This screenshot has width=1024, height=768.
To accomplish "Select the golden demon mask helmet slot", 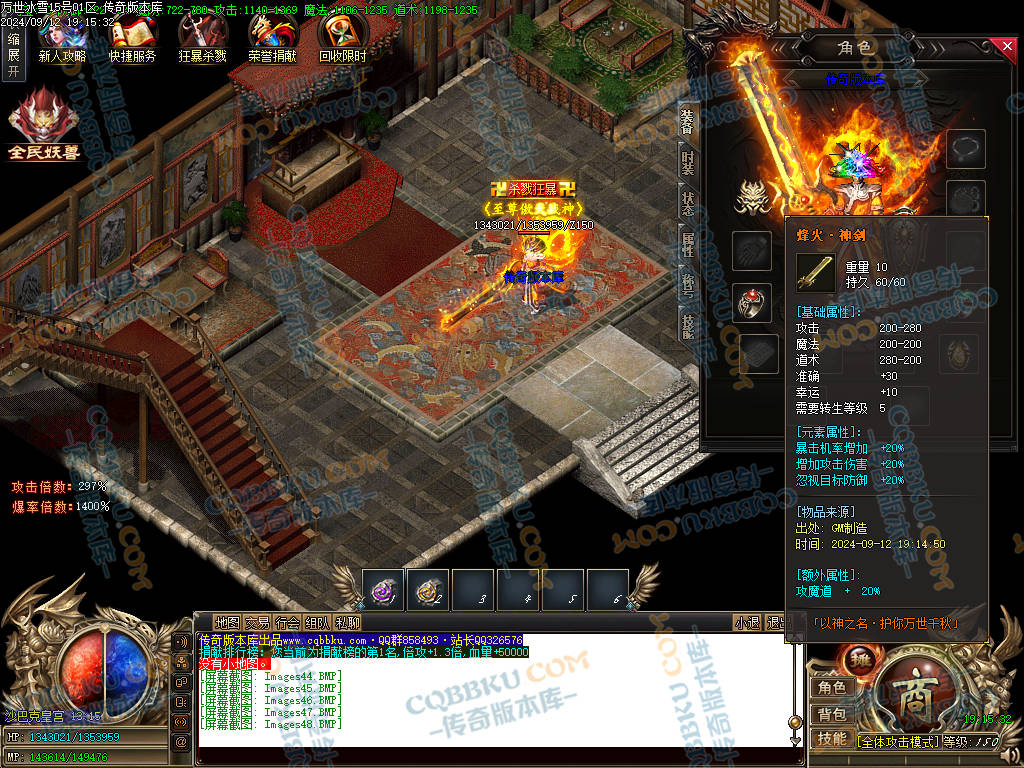I will tap(752, 199).
